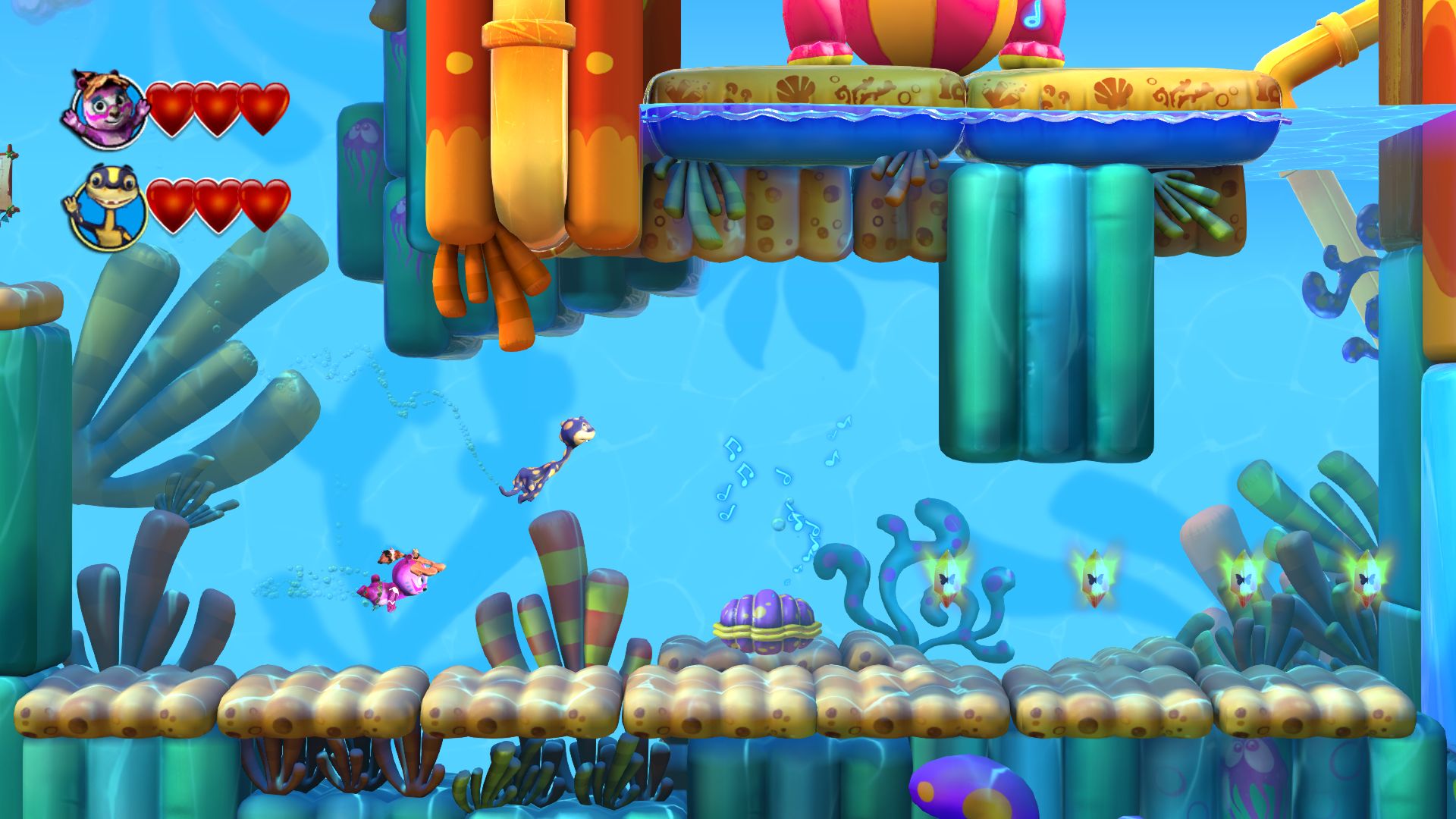Click the salamander's last health heart
The width and height of the screenshot is (1456, 819).
pos(267,203)
